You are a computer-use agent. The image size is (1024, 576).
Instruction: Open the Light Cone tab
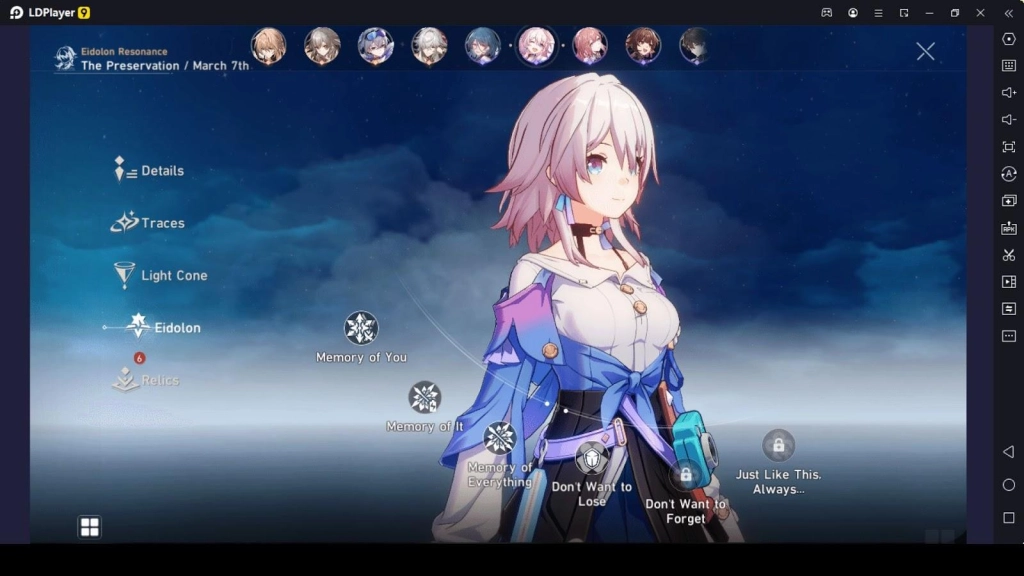(x=160, y=275)
